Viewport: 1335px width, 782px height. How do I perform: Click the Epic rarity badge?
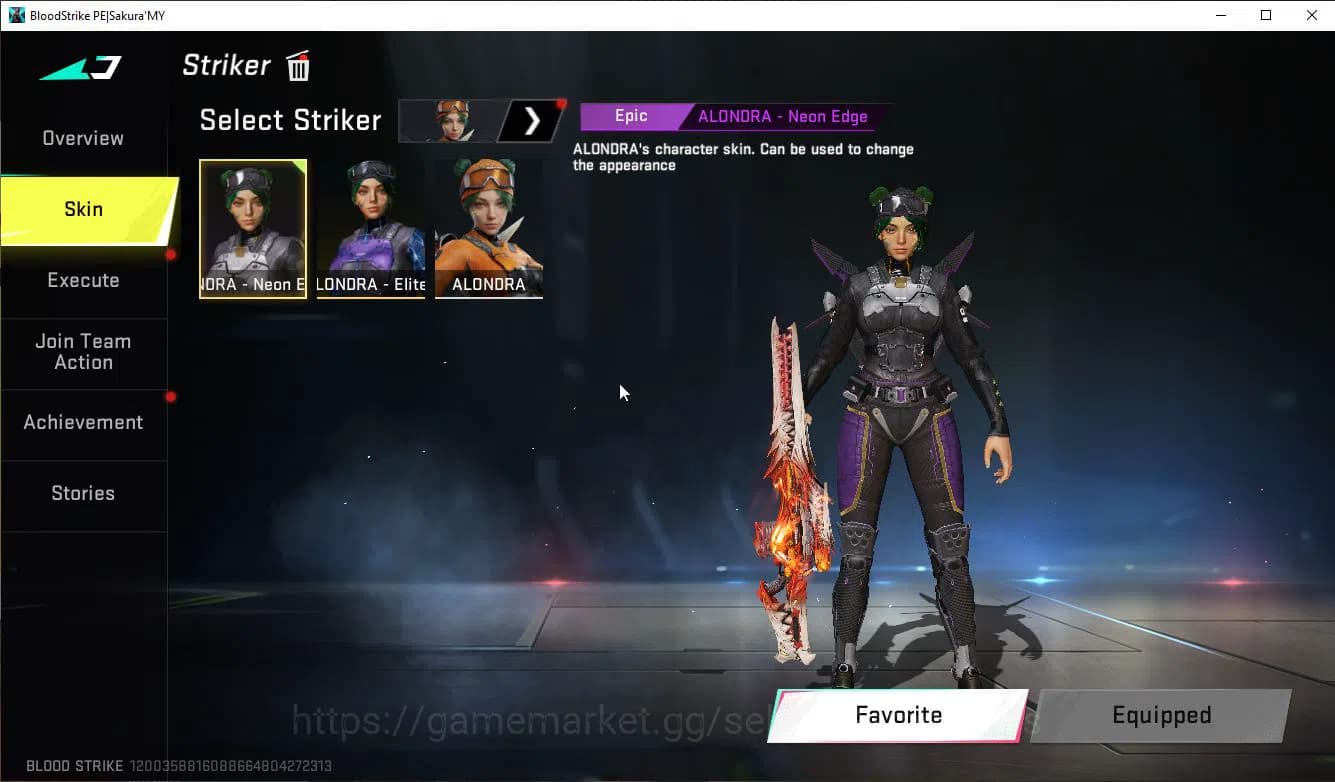632,116
